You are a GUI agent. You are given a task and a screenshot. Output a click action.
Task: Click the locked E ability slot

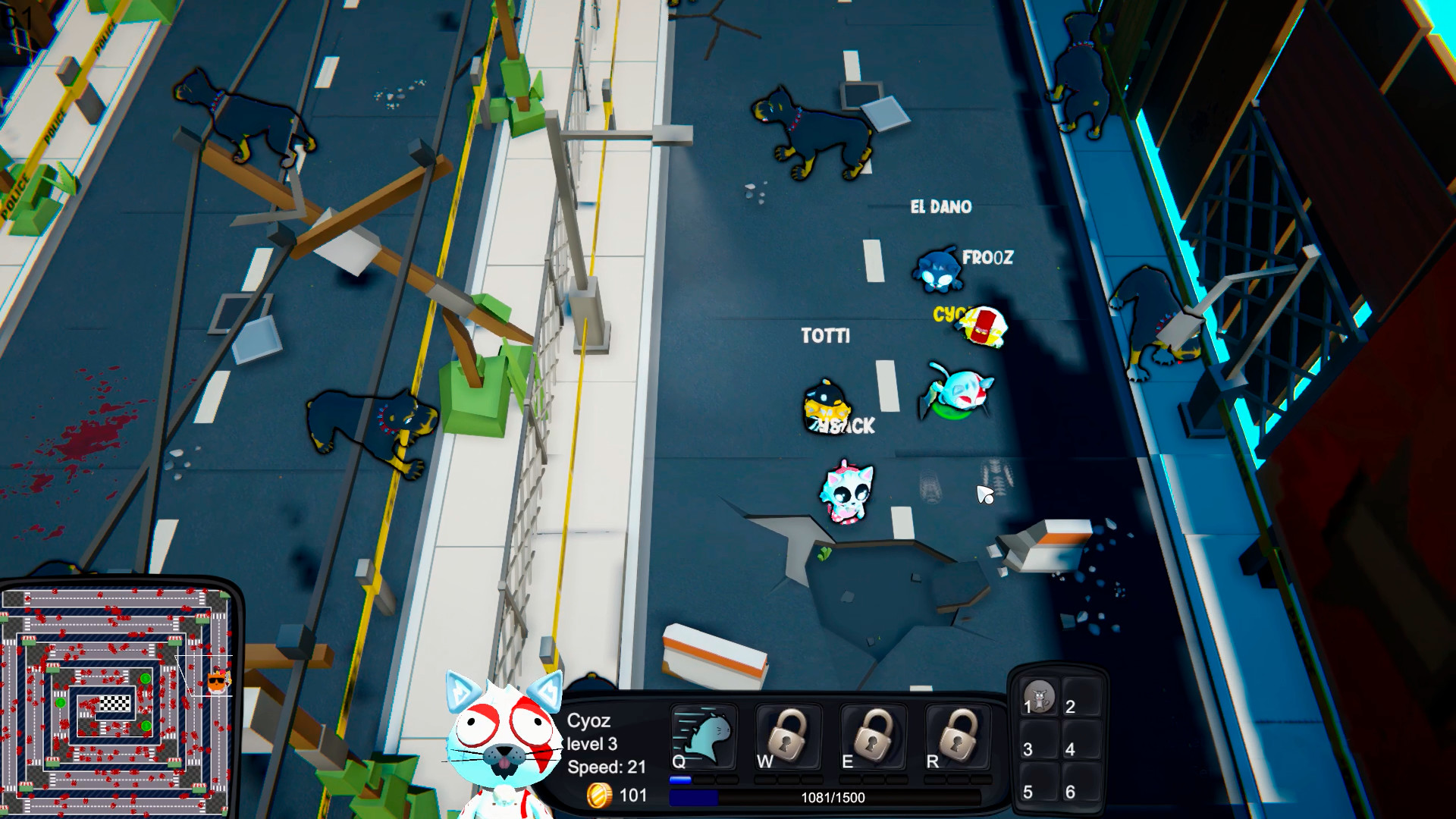pos(874,738)
